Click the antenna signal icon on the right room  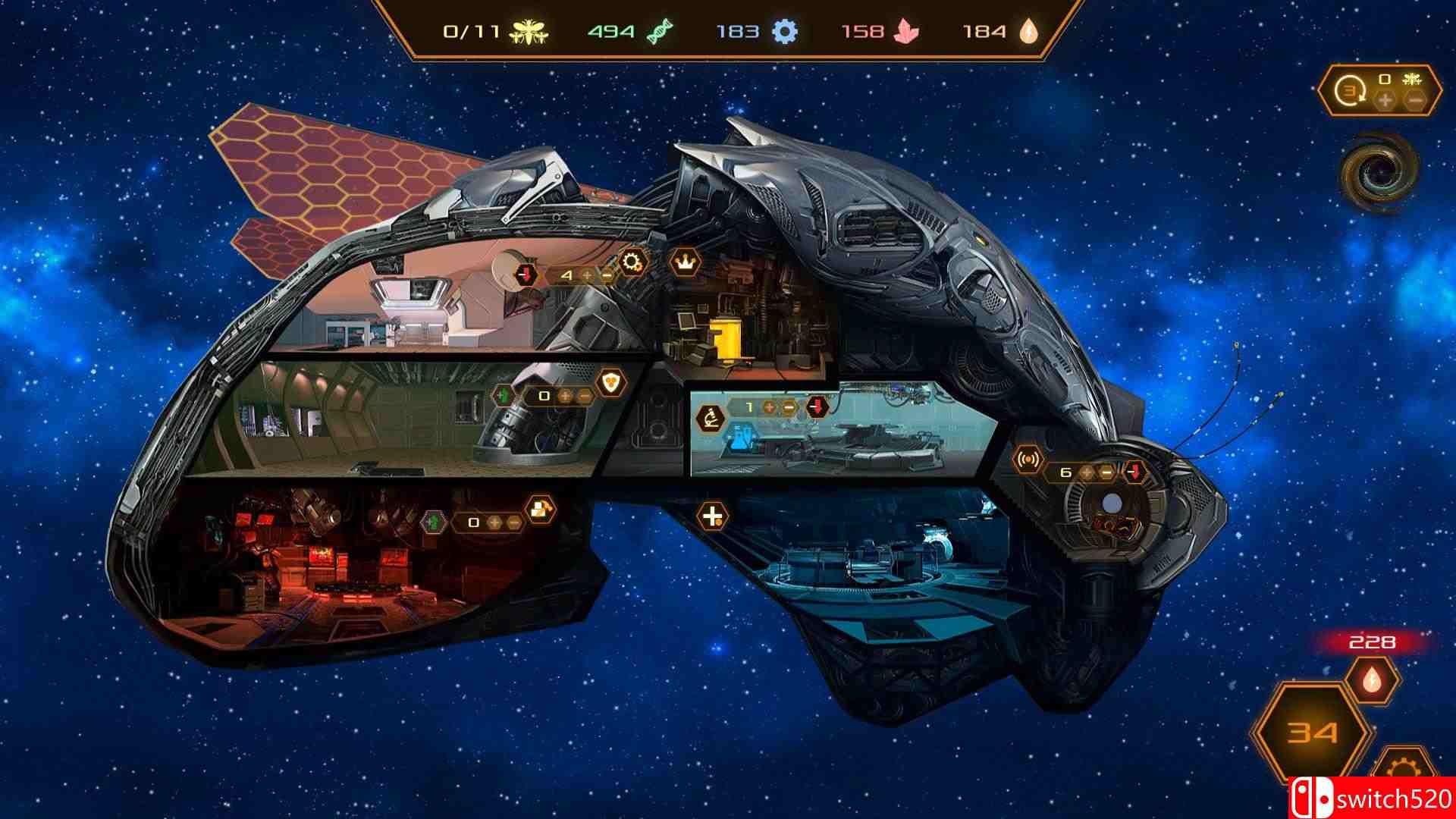click(1028, 459)
